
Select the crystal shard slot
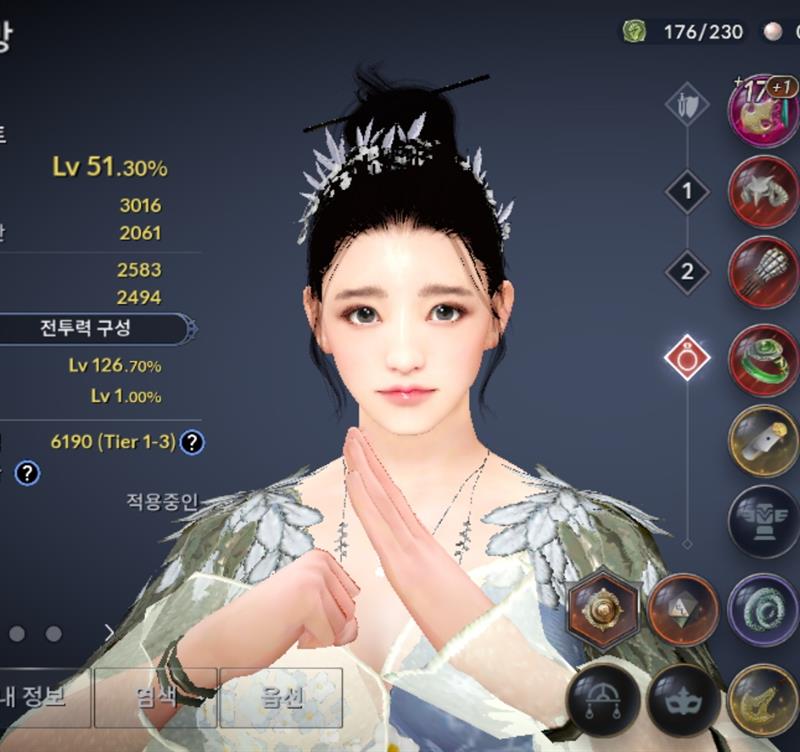click(x=683, y=609)
